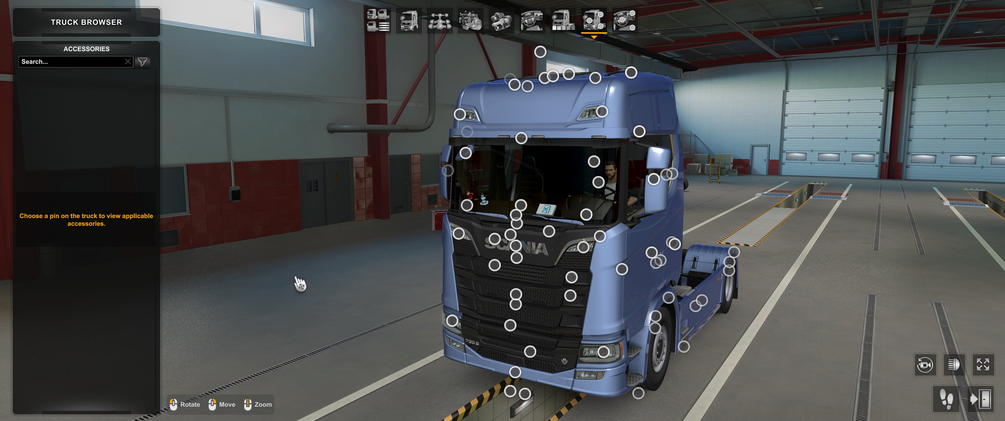Image resolution: width=1005 pixels, height=421 pixels.
Task: Open the chassis category tab
Action: pos(439,20)
